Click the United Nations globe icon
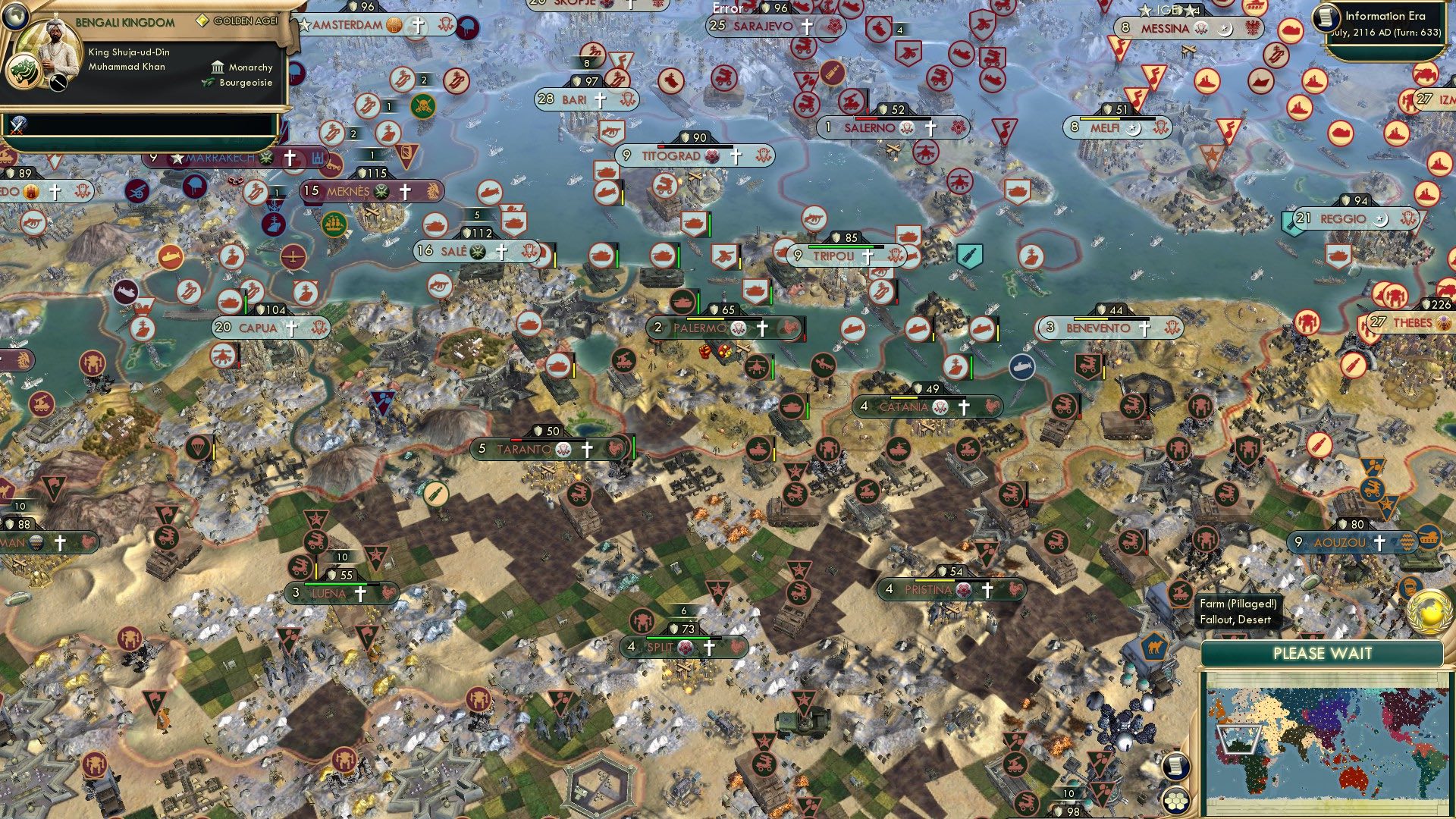This screenshot has width=1456, height=819. pyautogui.click(x=1429, y=611)
